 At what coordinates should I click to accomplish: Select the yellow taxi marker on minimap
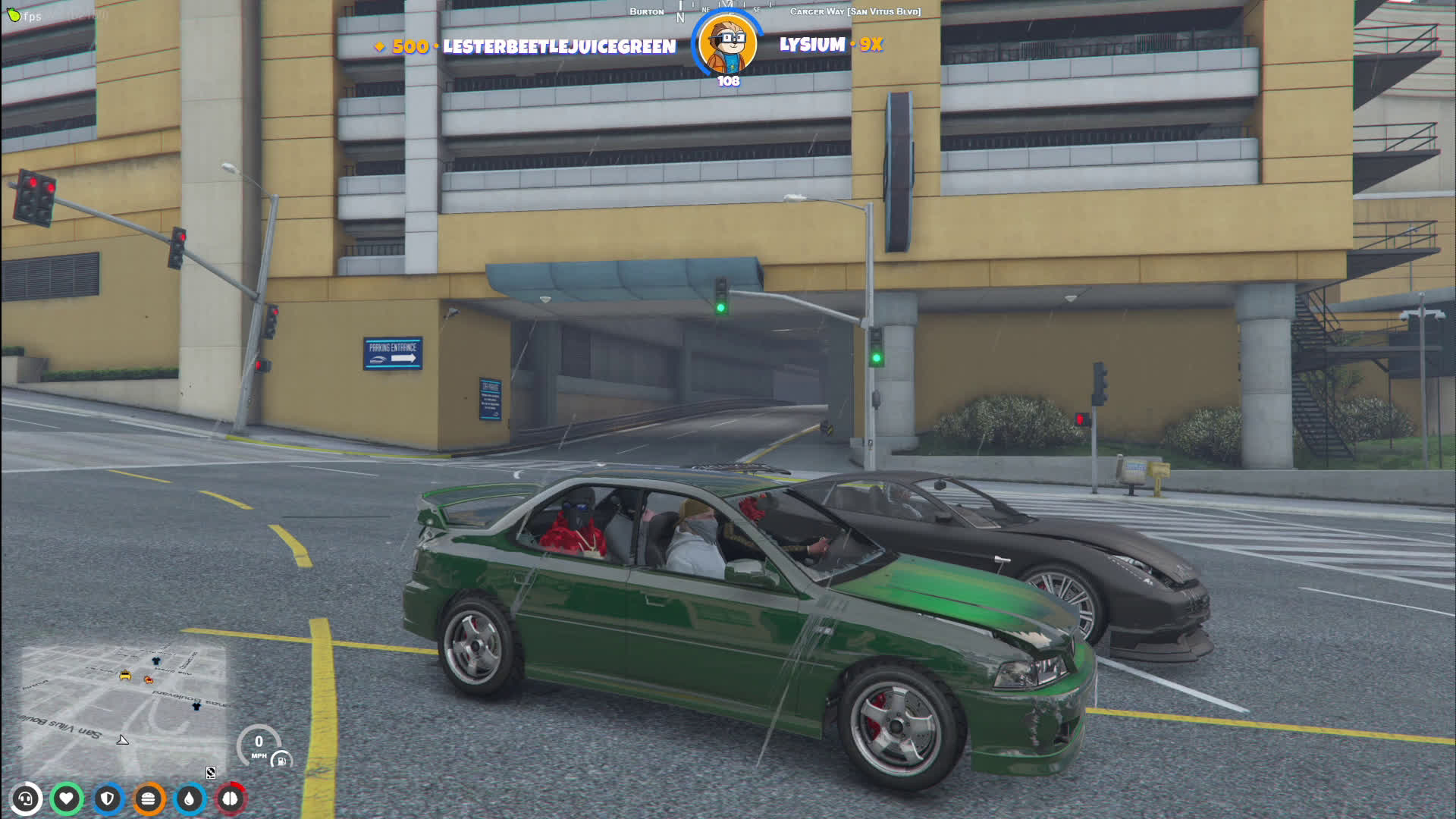[125, 675]
